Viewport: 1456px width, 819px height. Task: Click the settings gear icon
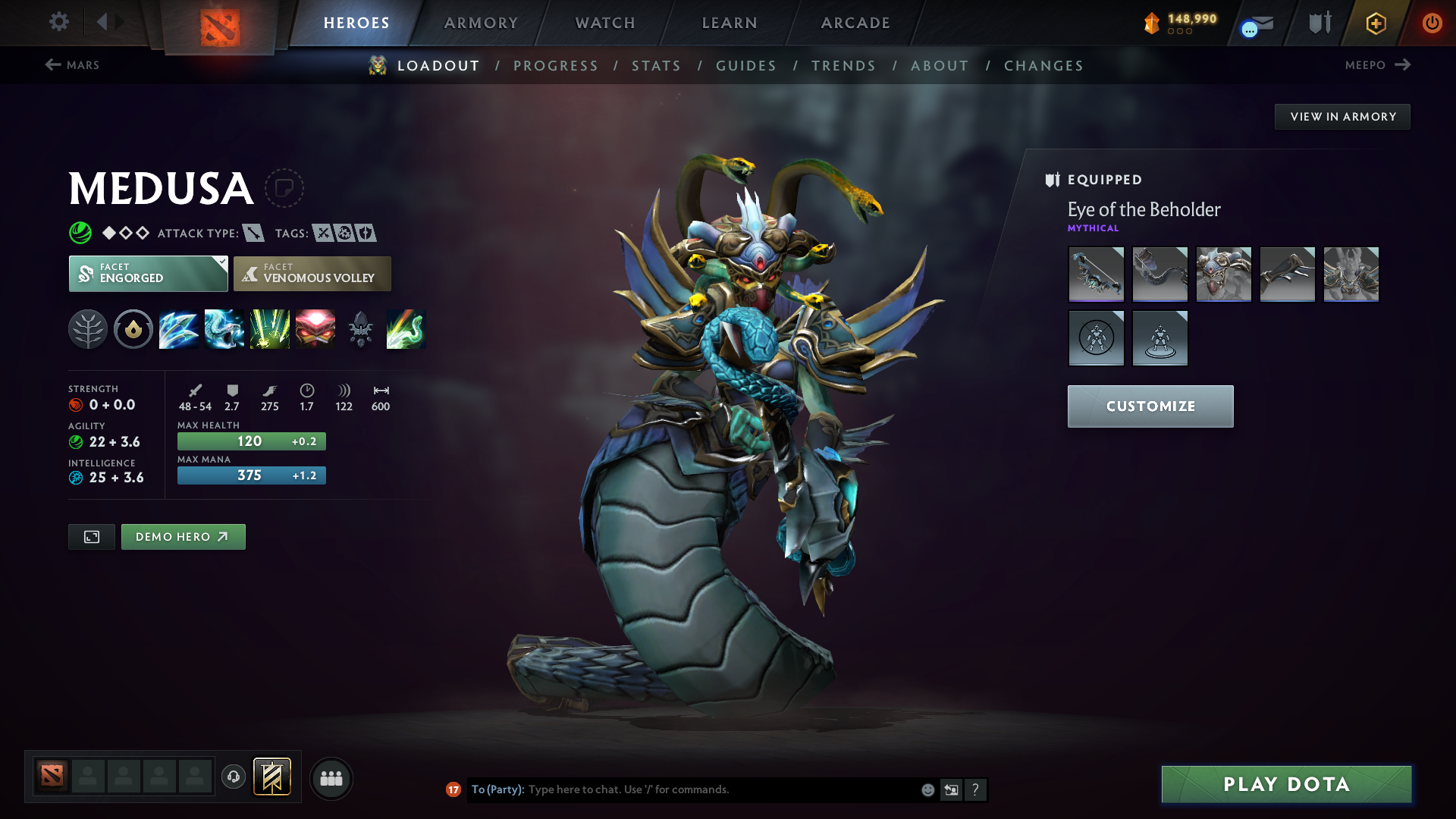[x=59, y=22]
